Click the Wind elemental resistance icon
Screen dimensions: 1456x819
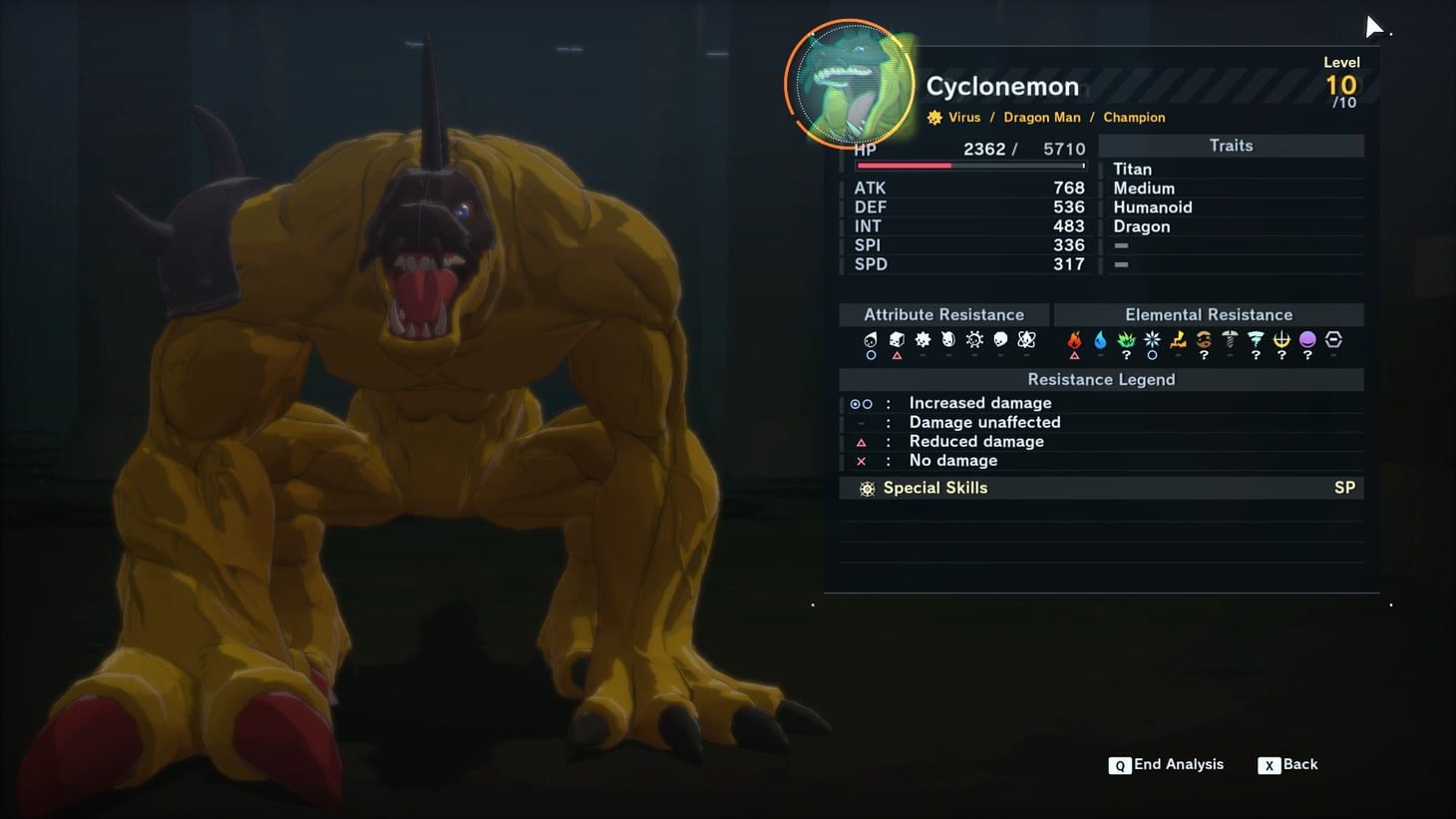click(x=1255, y=339)
